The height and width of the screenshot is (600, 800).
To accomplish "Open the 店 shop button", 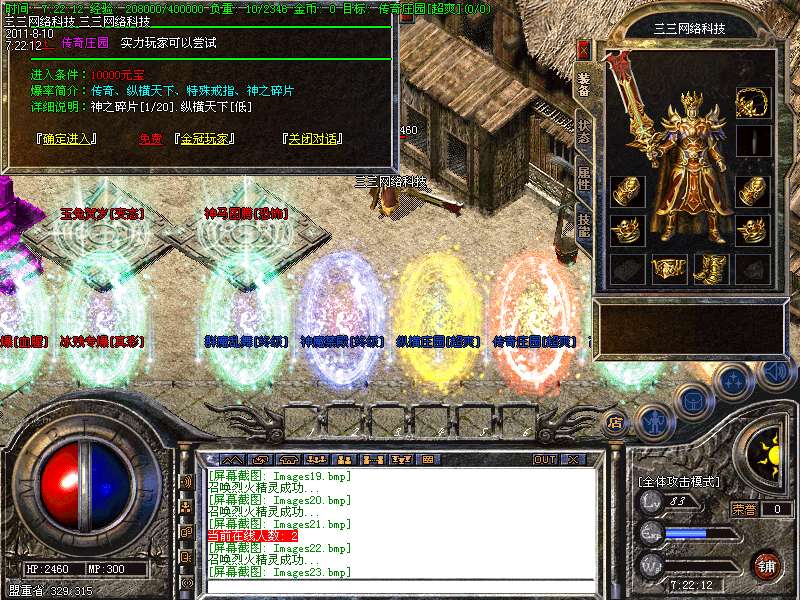I will (x=616, y=421).
